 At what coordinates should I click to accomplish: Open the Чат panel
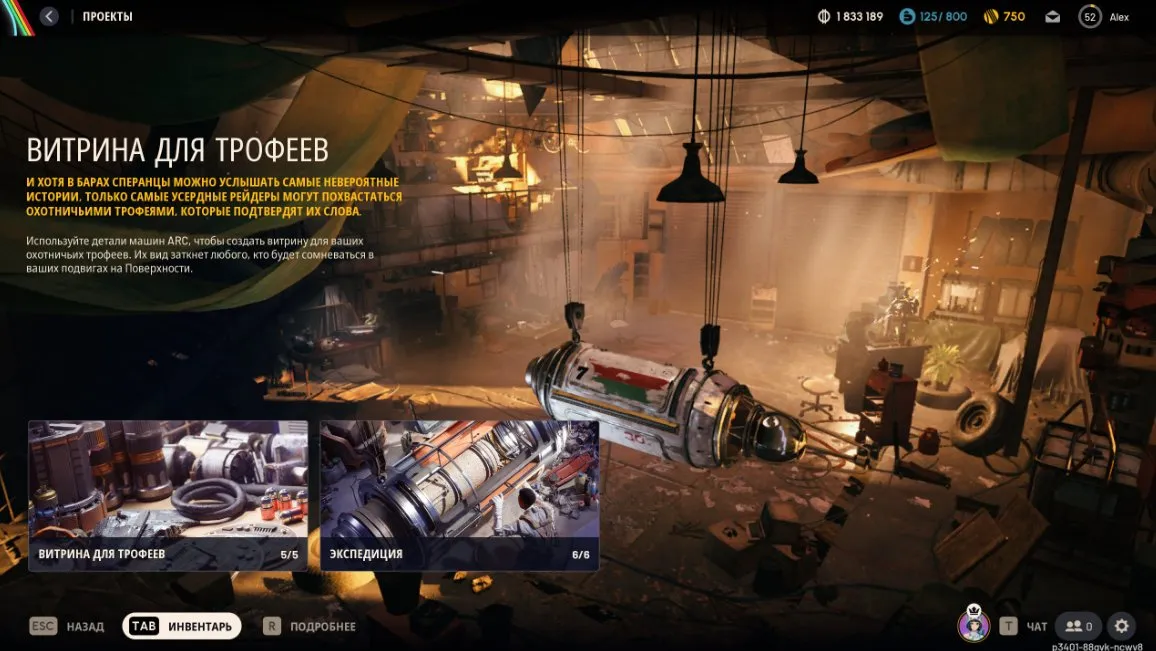[x=1026, y=626]
